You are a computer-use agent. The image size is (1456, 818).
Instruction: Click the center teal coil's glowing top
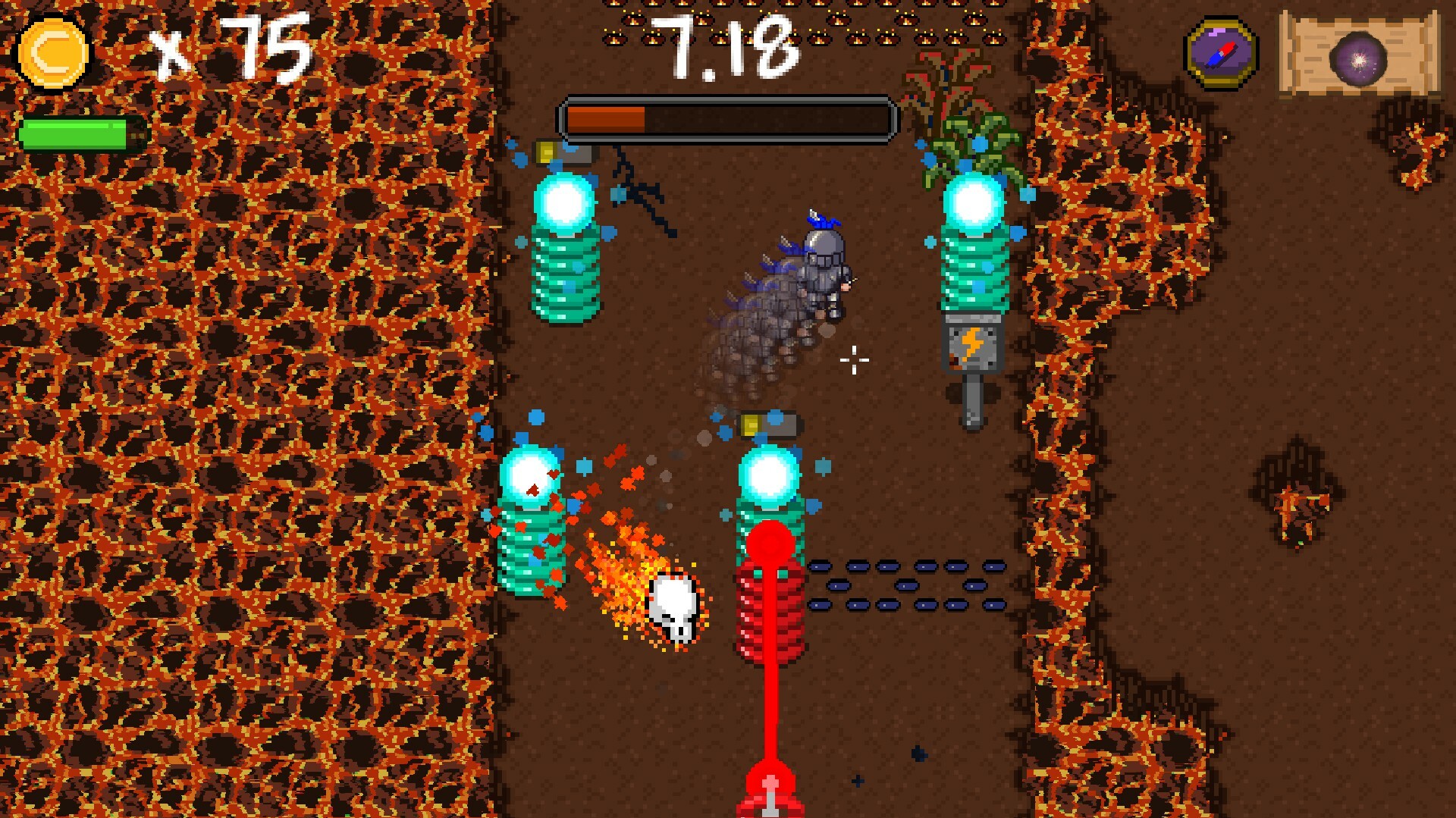coord(770,474)
